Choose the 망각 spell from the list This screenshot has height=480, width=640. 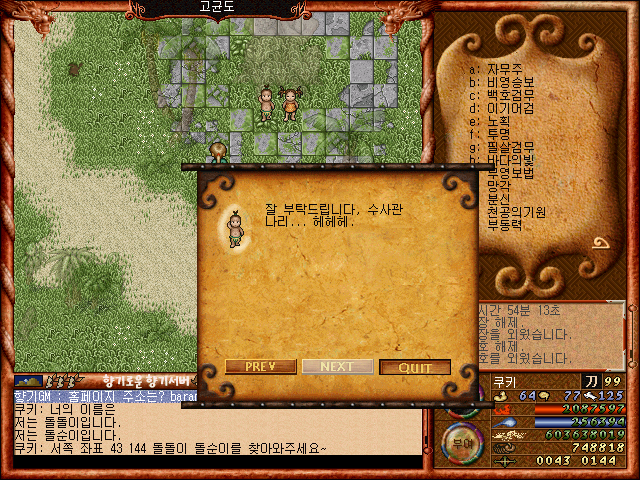[498, 186]
